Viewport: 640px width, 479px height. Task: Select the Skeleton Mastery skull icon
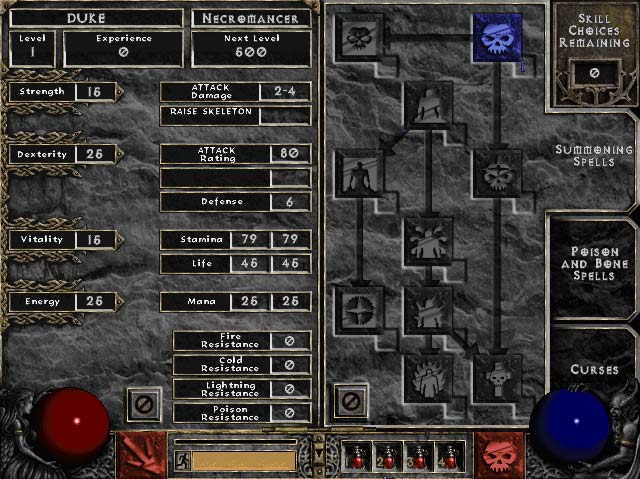pyautogui.click(x=359, y=39)
